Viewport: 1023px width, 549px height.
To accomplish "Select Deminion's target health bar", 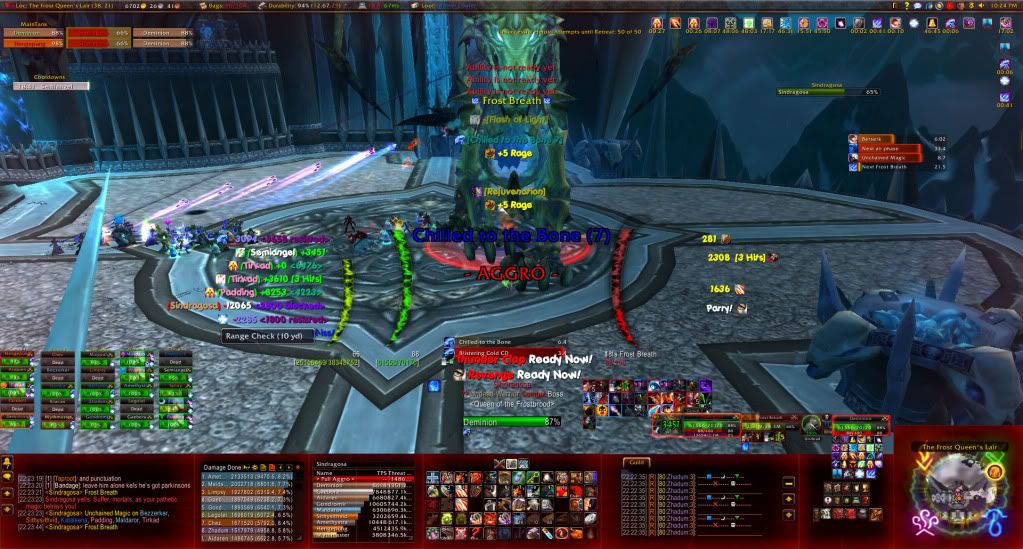I will (x=511, y=423).
